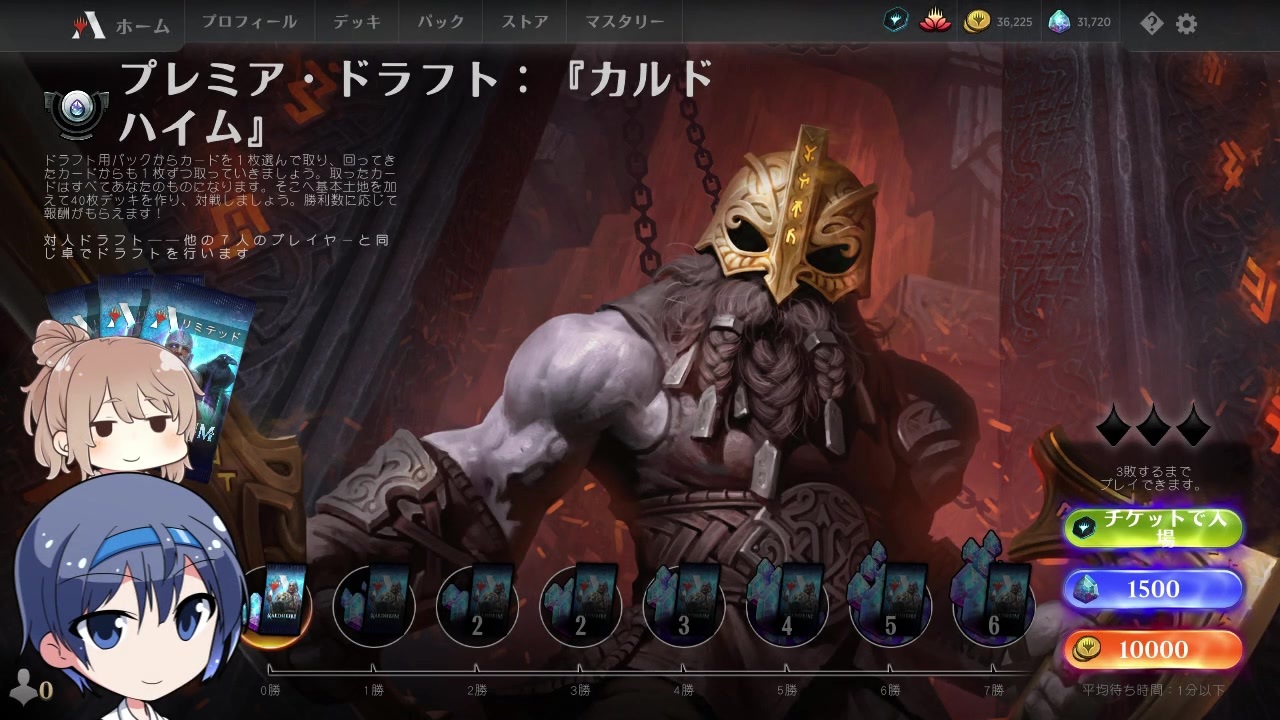
Task: Enter the draft with a ticket
Action: tap(1153, 528)
